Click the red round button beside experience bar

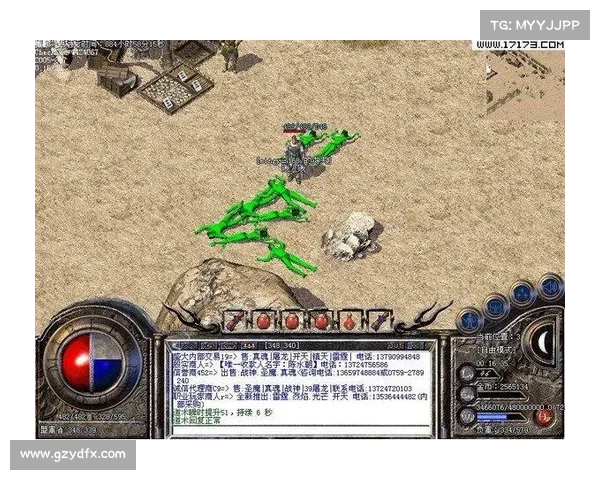[x=544, y=417]
